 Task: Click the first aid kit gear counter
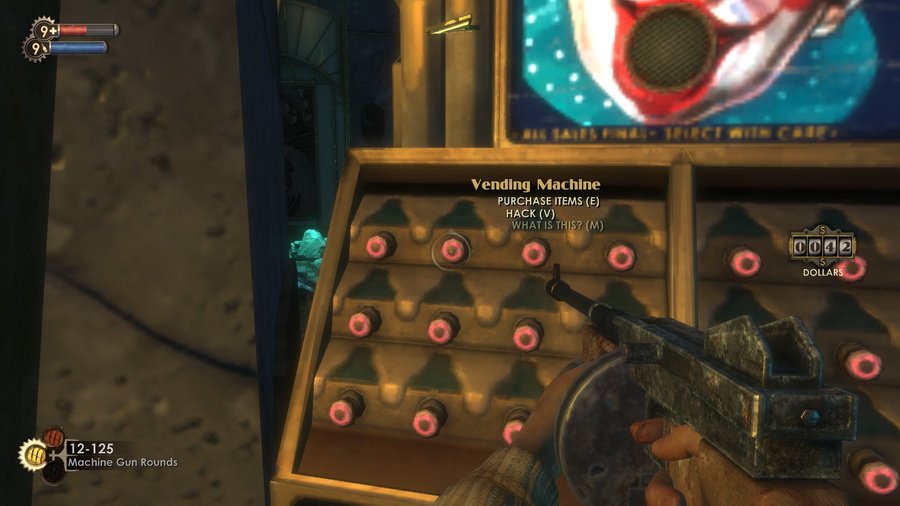(44, 29)
